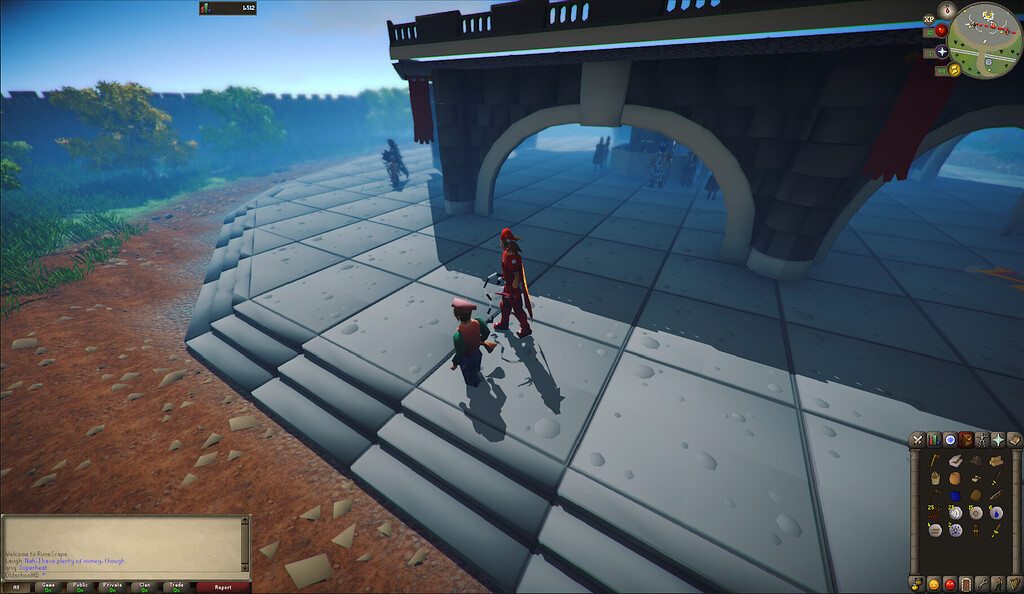Toggle the Game chat filter
The image size is (1024, 594).
coord(47,587)
